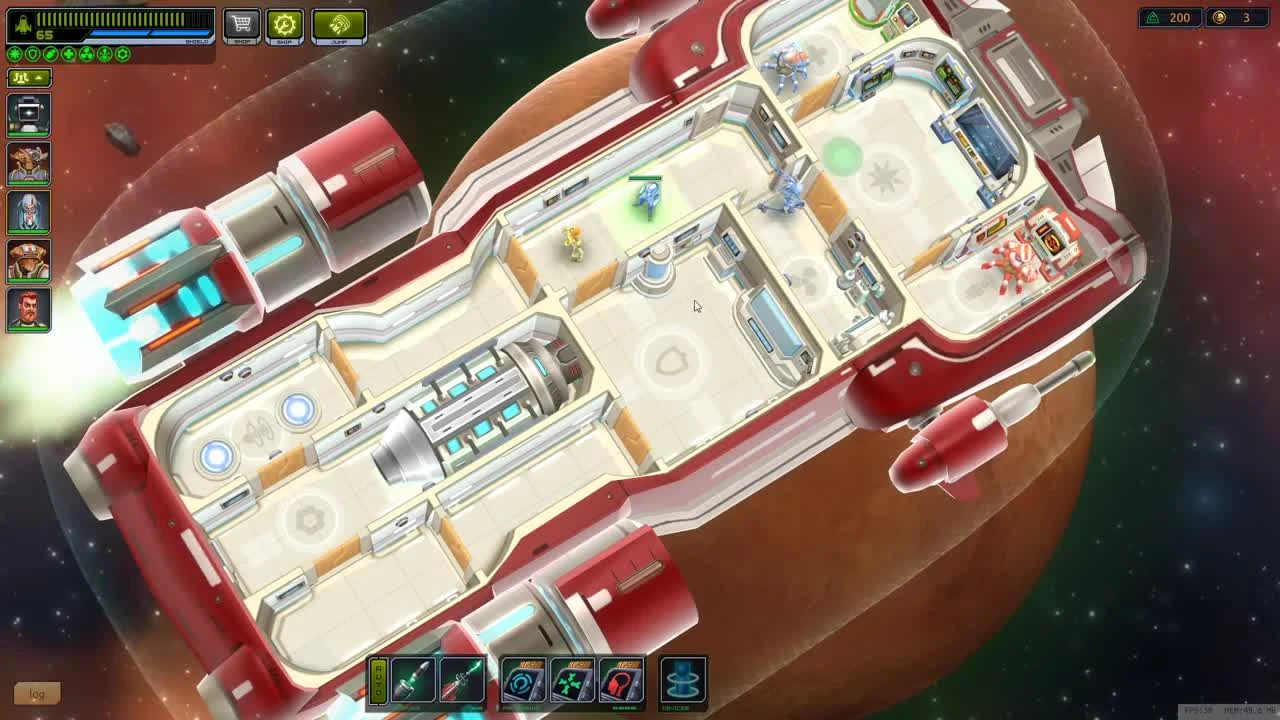Activate the blue shield ability
The image size is (1280, 720).
click(522, 682)
